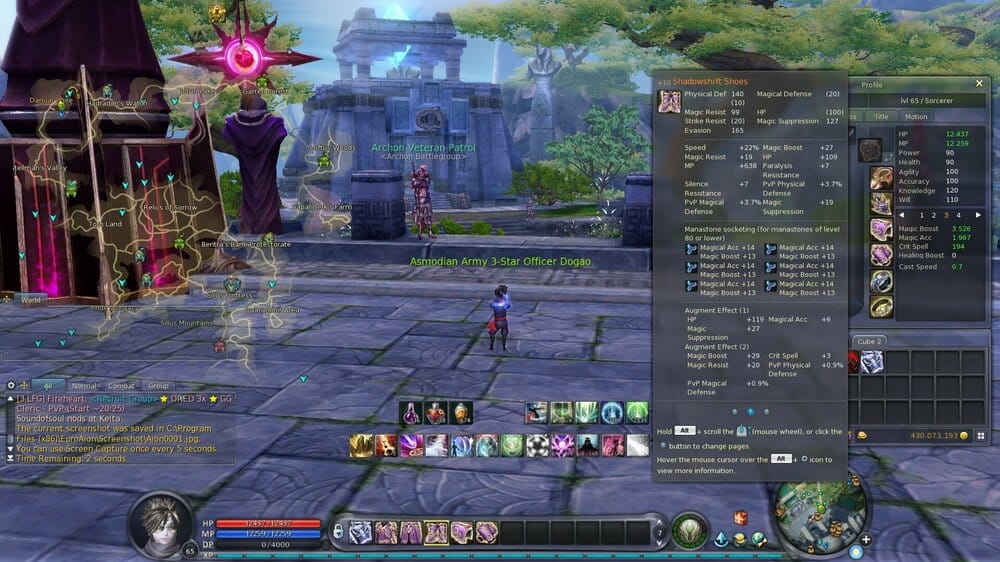Zoom in the minimap with plus button
Image resolution: width=1000 pixels, height=562 pixels.
(866, 540)
